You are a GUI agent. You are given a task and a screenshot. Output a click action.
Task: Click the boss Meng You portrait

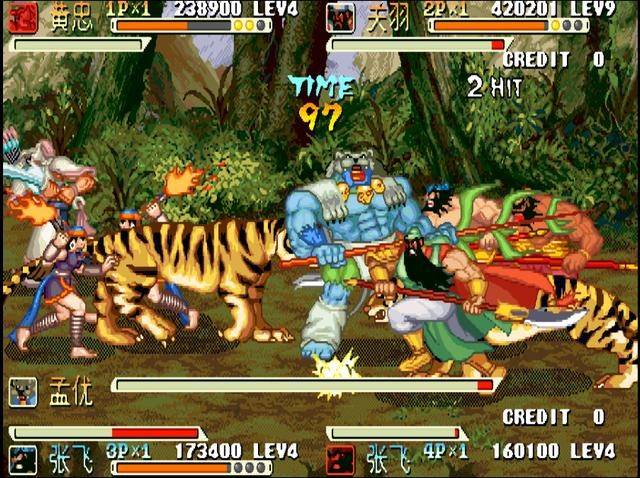click(x=23, y=391)
